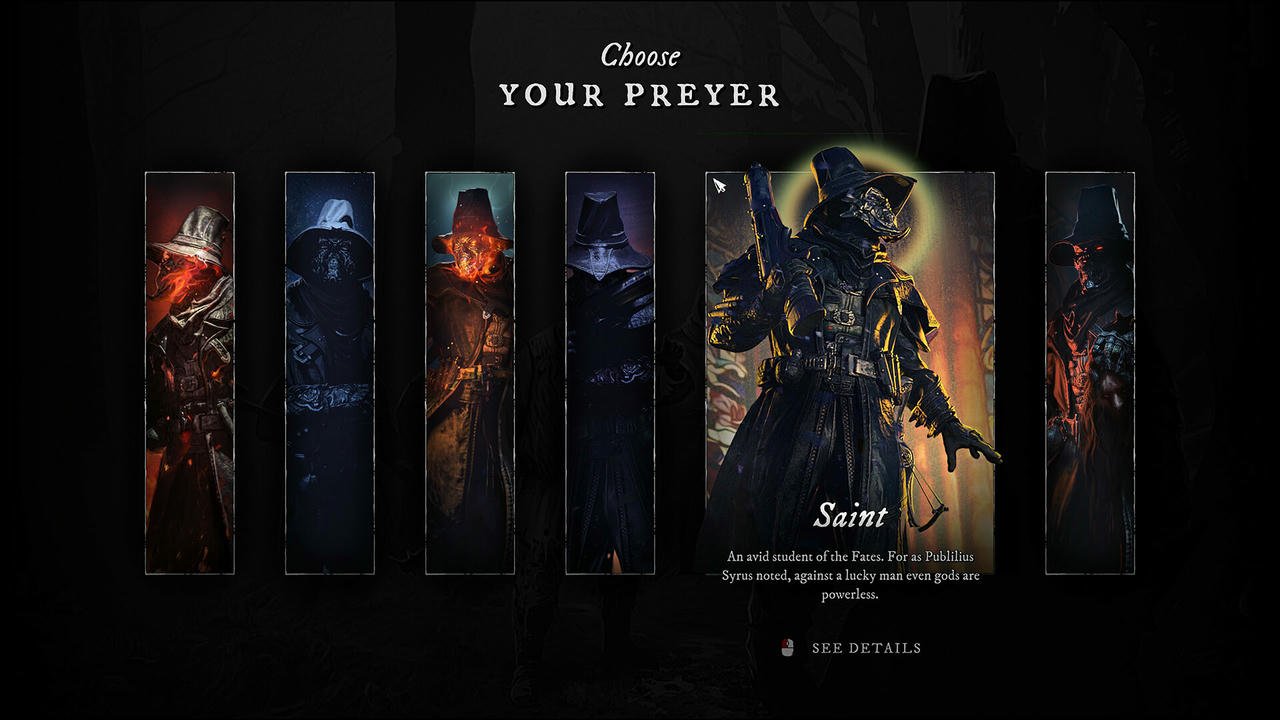The width and height of the screenshot is (1280, 720).
Task: Choose the blue white-hooded character card
Action: pyautogui.click(x=330, y=372)
